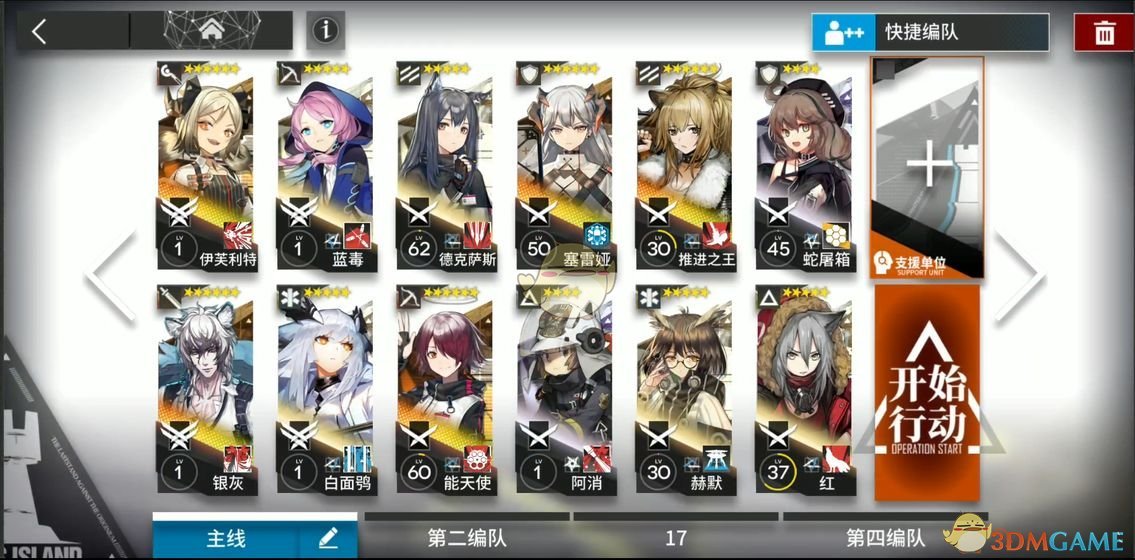Image resolution: width=1135 pixels, height=560 pixels.
Task: Rename squad with the pencil icon
Action: 328,538
